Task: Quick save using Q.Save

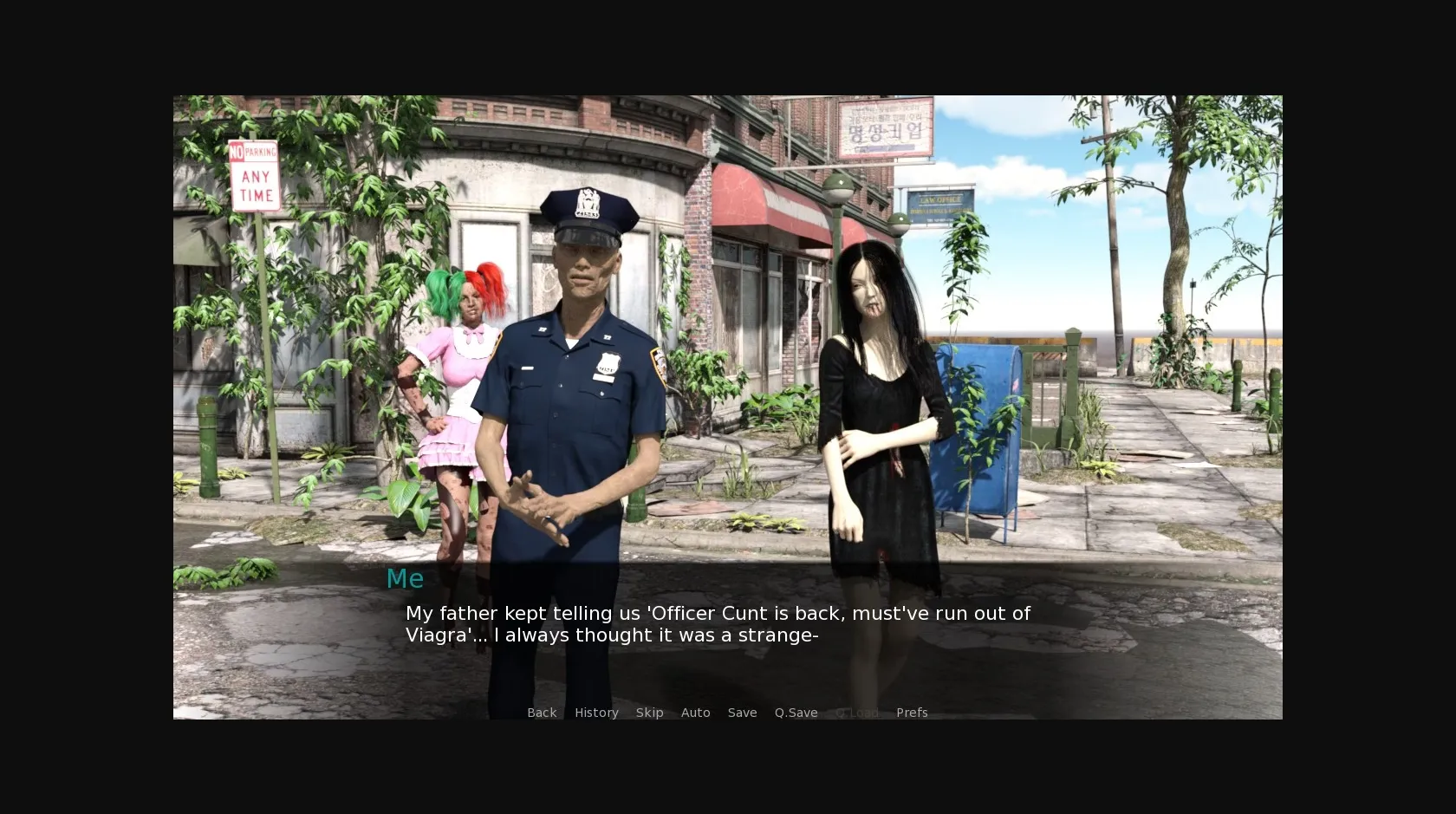Action: tap(796, 713)
